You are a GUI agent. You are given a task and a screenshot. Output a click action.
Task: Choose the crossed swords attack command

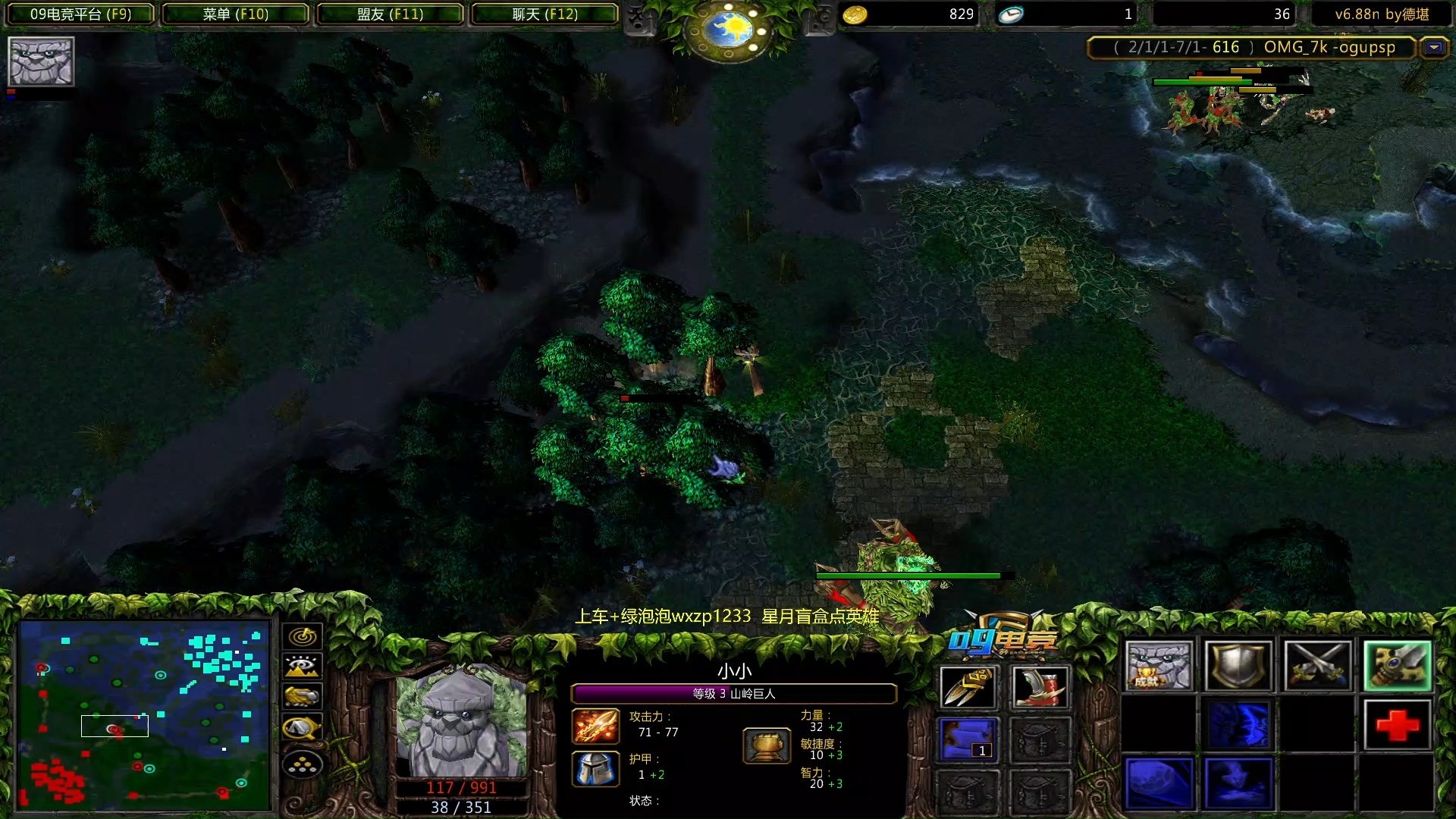[x=1317, y=666]
